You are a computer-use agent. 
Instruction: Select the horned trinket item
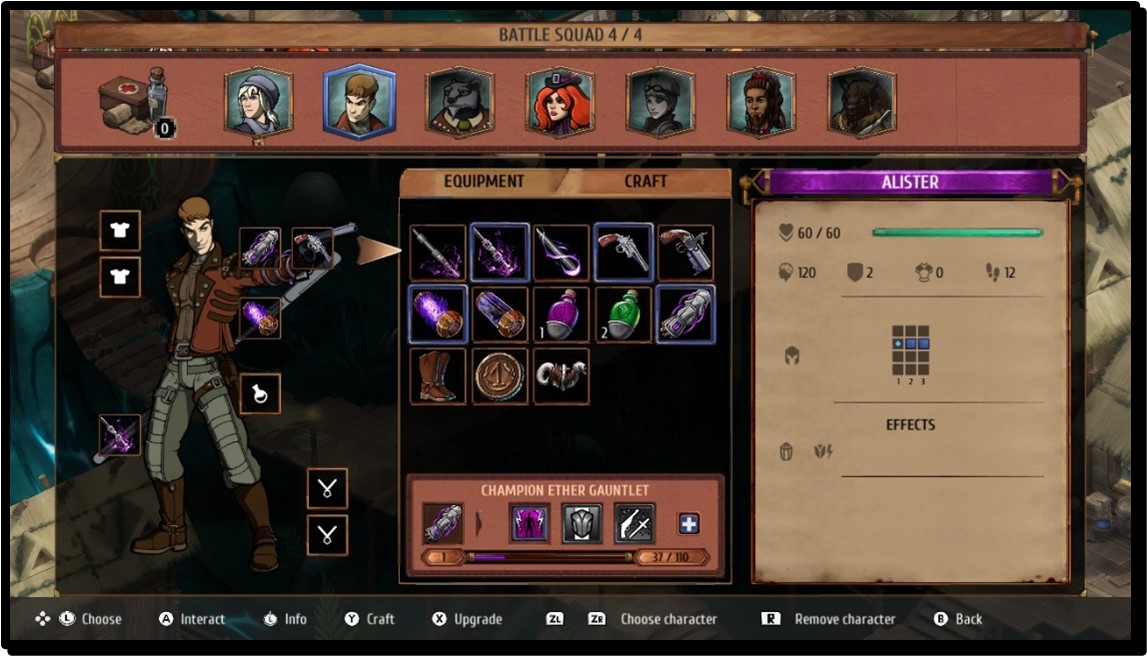pyautogui.click(x=561, y=376)
